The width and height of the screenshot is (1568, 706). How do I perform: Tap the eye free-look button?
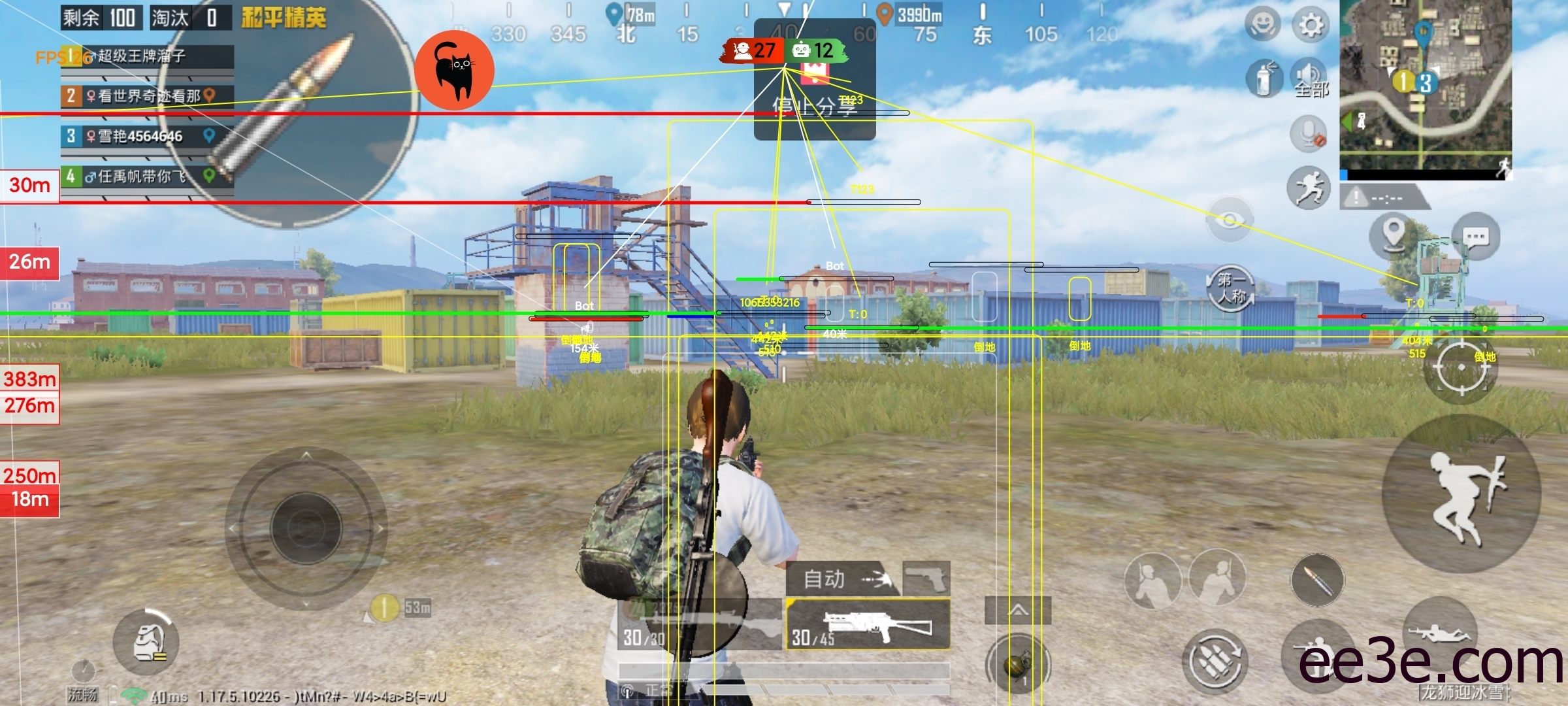coord(1230,220)
